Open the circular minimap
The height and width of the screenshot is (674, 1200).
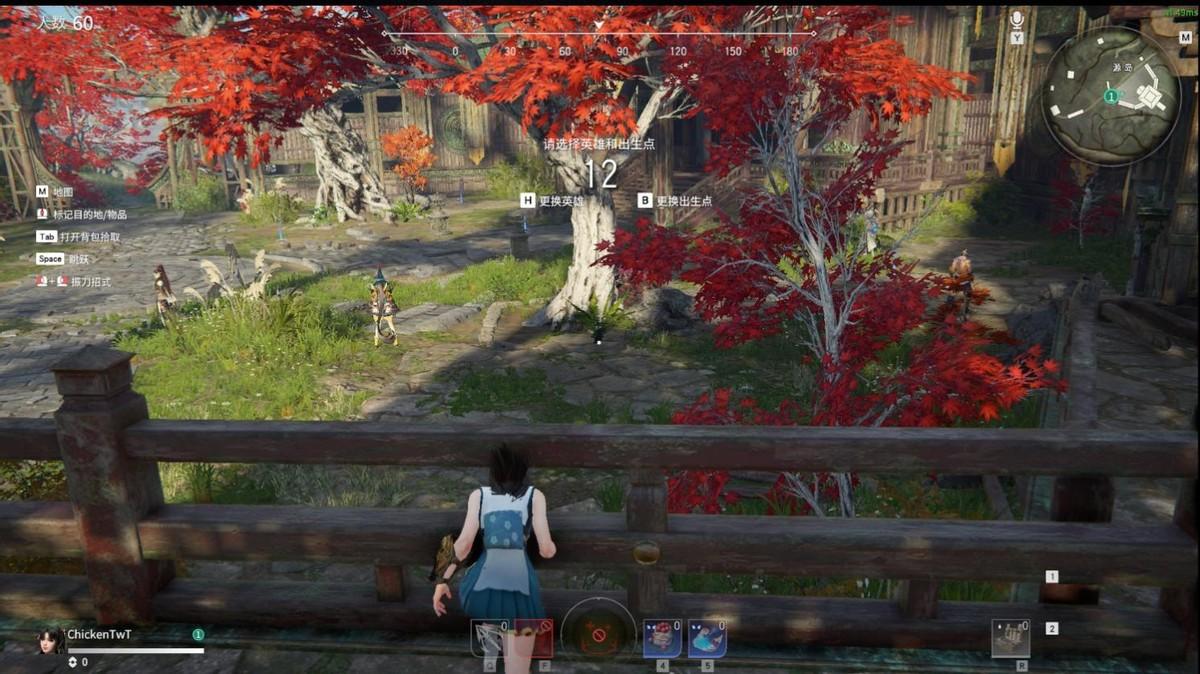[1110, 95]
